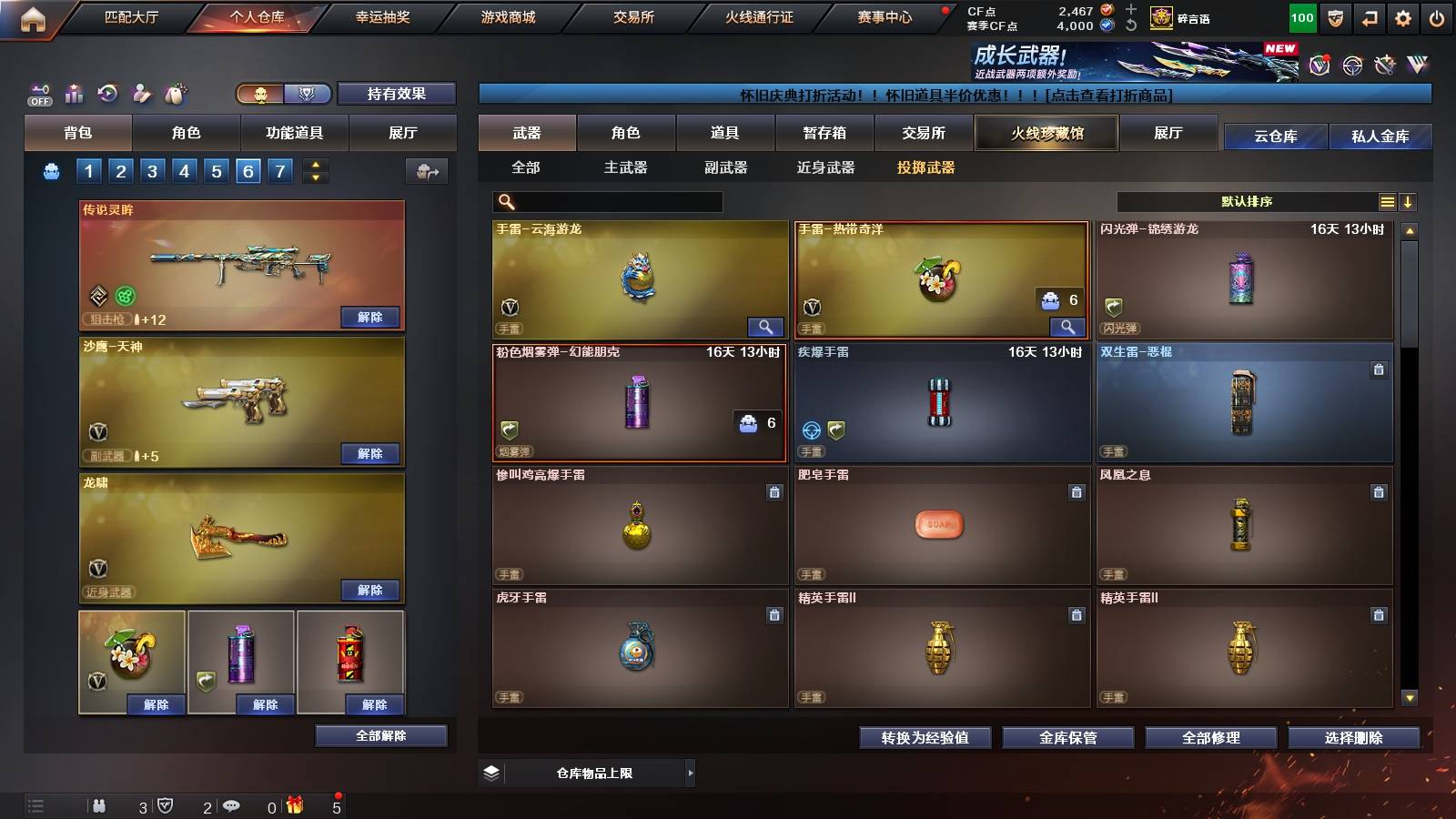
Task: Click the home icon in the top-left corner
Action: 35,16
